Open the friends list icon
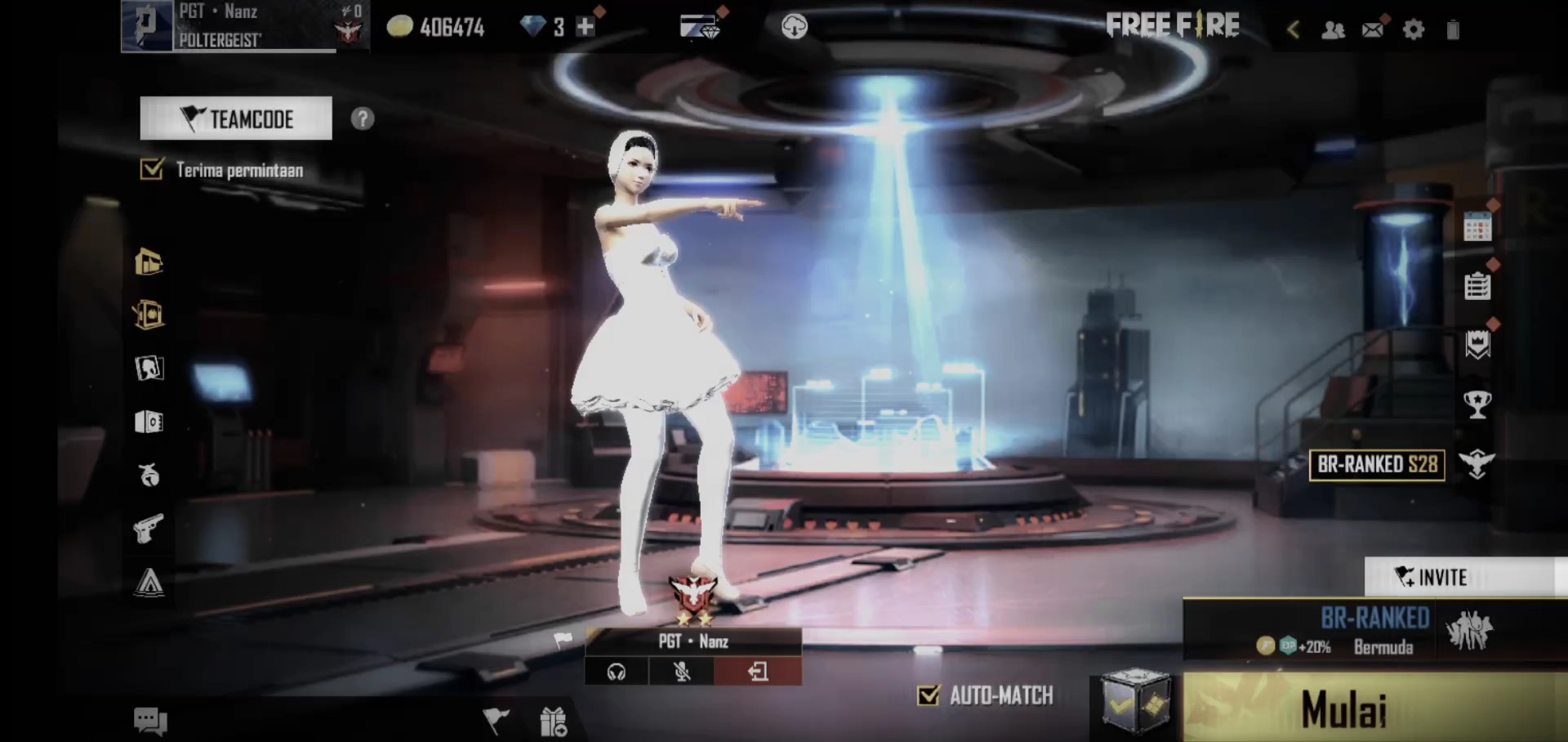1568x742 pixels. [1333, 30]
